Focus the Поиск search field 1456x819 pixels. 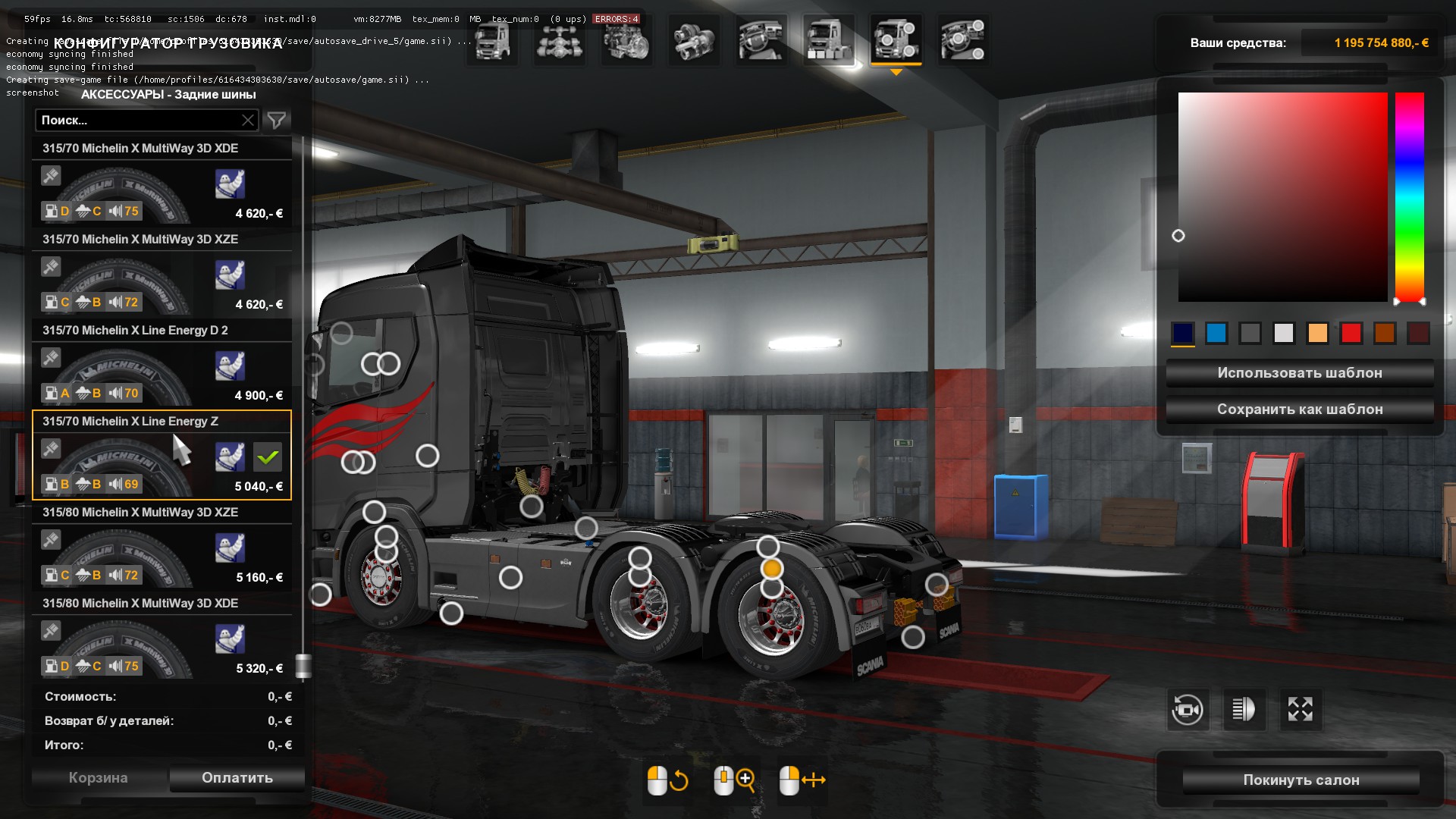(136, 121)
